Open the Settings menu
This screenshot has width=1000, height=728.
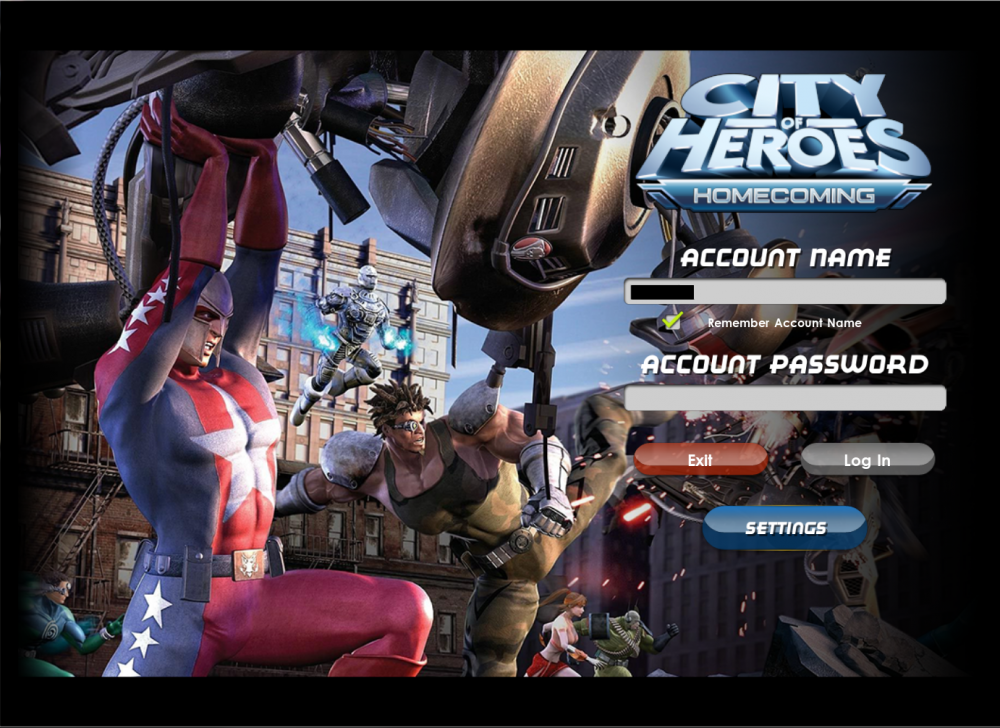click(785, 528)
